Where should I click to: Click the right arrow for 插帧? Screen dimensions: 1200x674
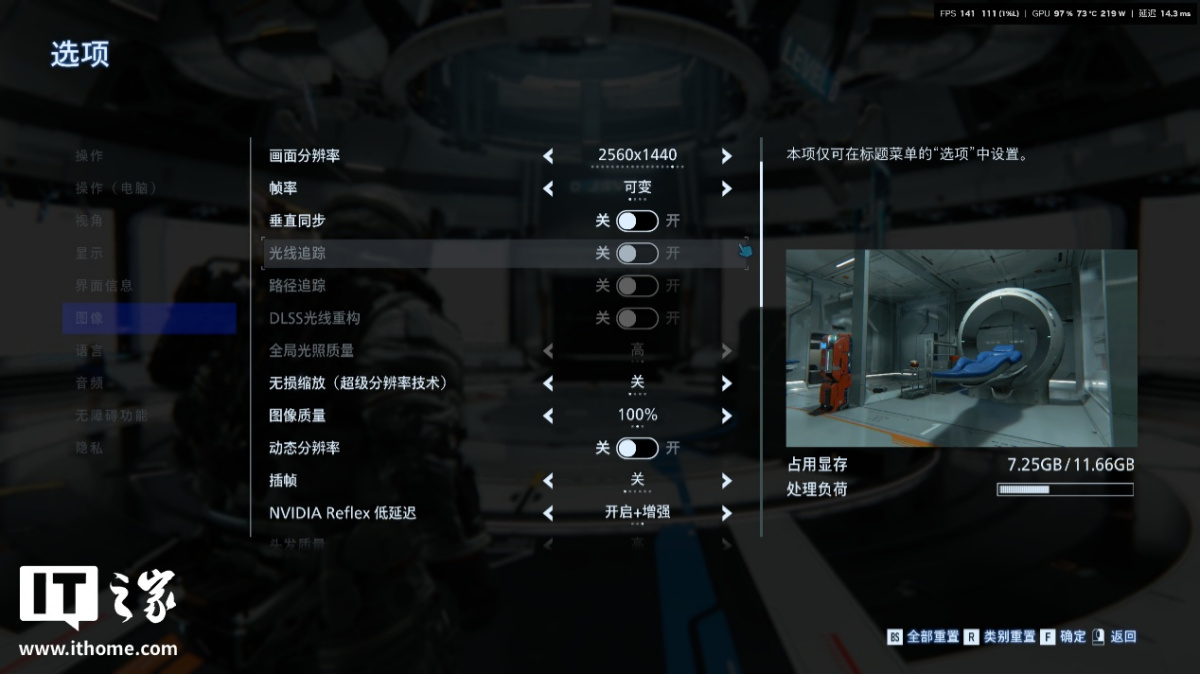tap(727, 481)
